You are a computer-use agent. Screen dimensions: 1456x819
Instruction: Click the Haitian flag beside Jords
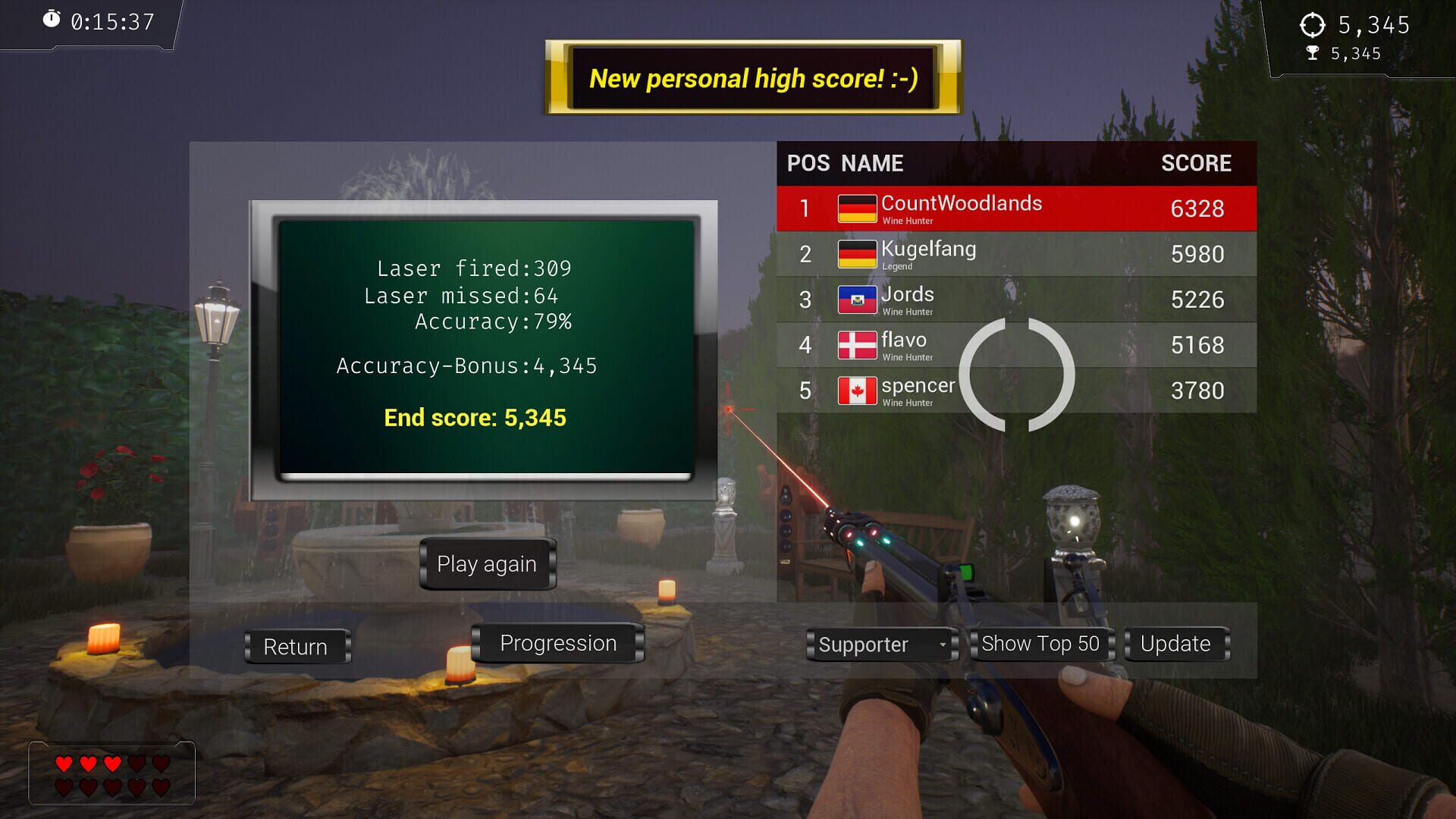coord(857,299)
